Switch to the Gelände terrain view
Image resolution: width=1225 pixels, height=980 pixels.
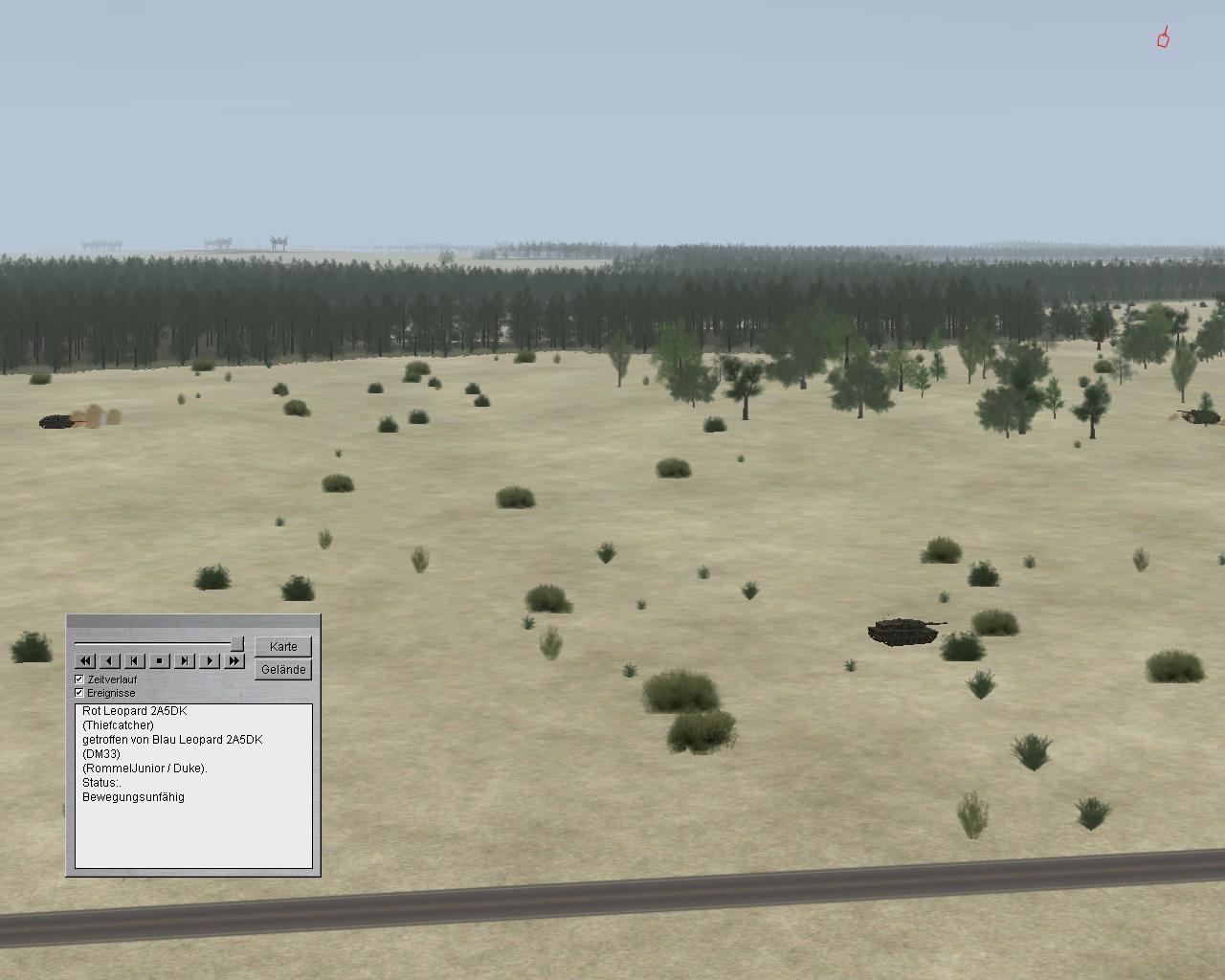pos(283,670)
